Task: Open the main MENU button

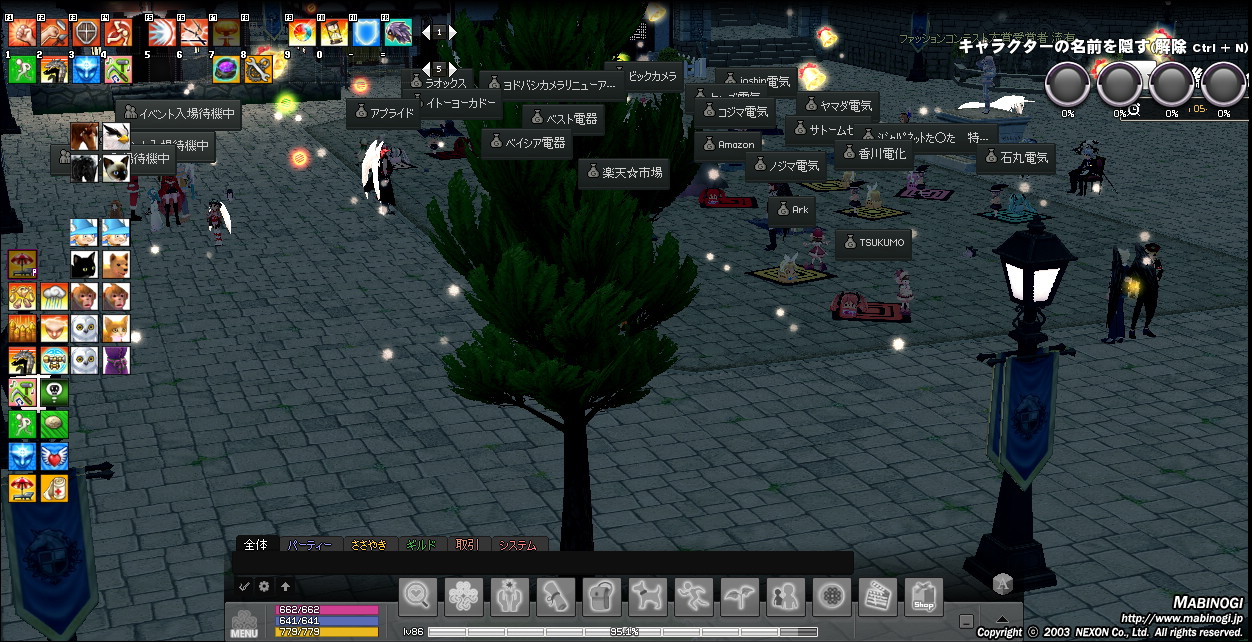Action: click(x=244, y=621)
